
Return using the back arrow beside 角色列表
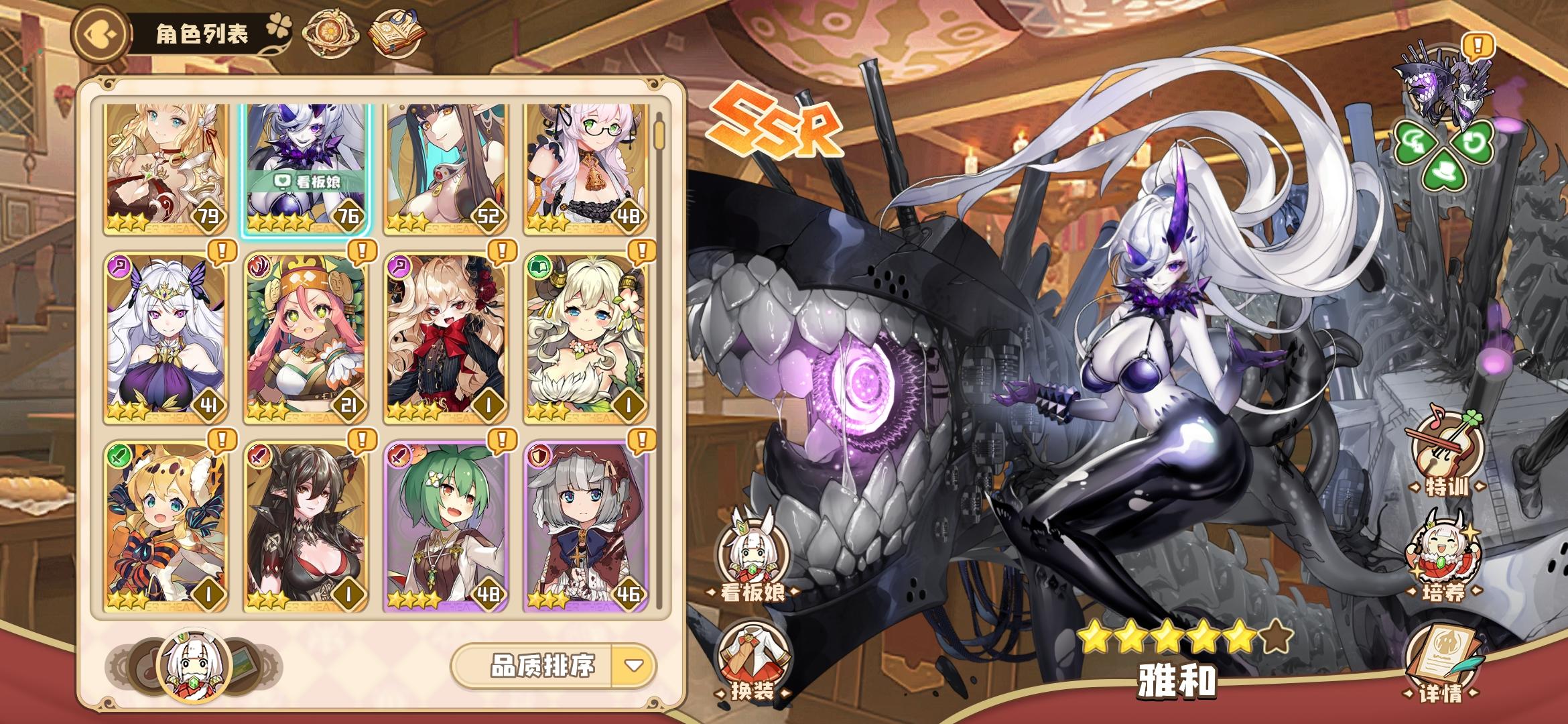click(100, 32)
